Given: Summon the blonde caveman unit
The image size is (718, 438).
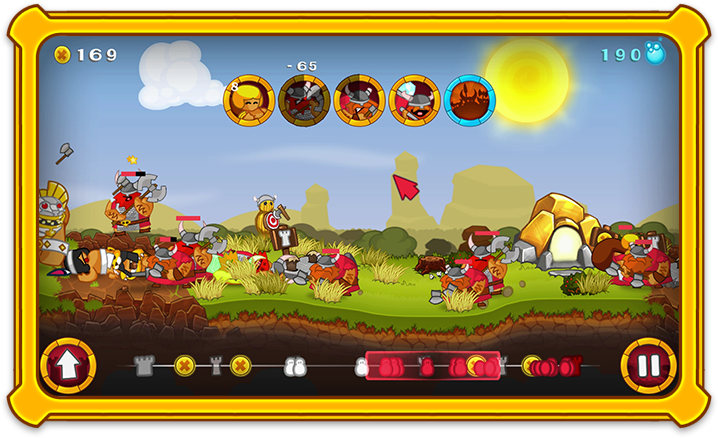Looking at the screenshot, I should pos(249,100).
